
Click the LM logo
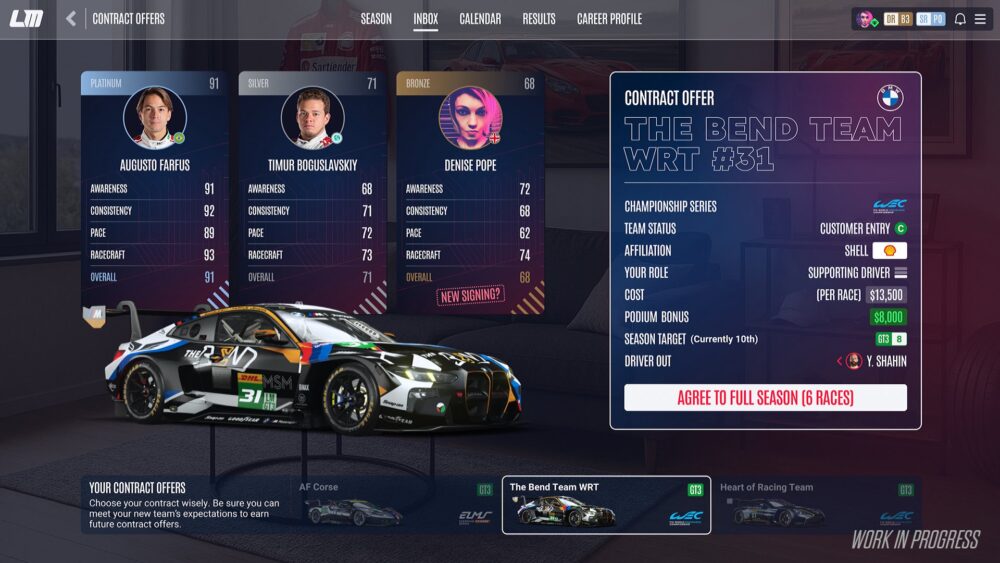coord(27,19)
